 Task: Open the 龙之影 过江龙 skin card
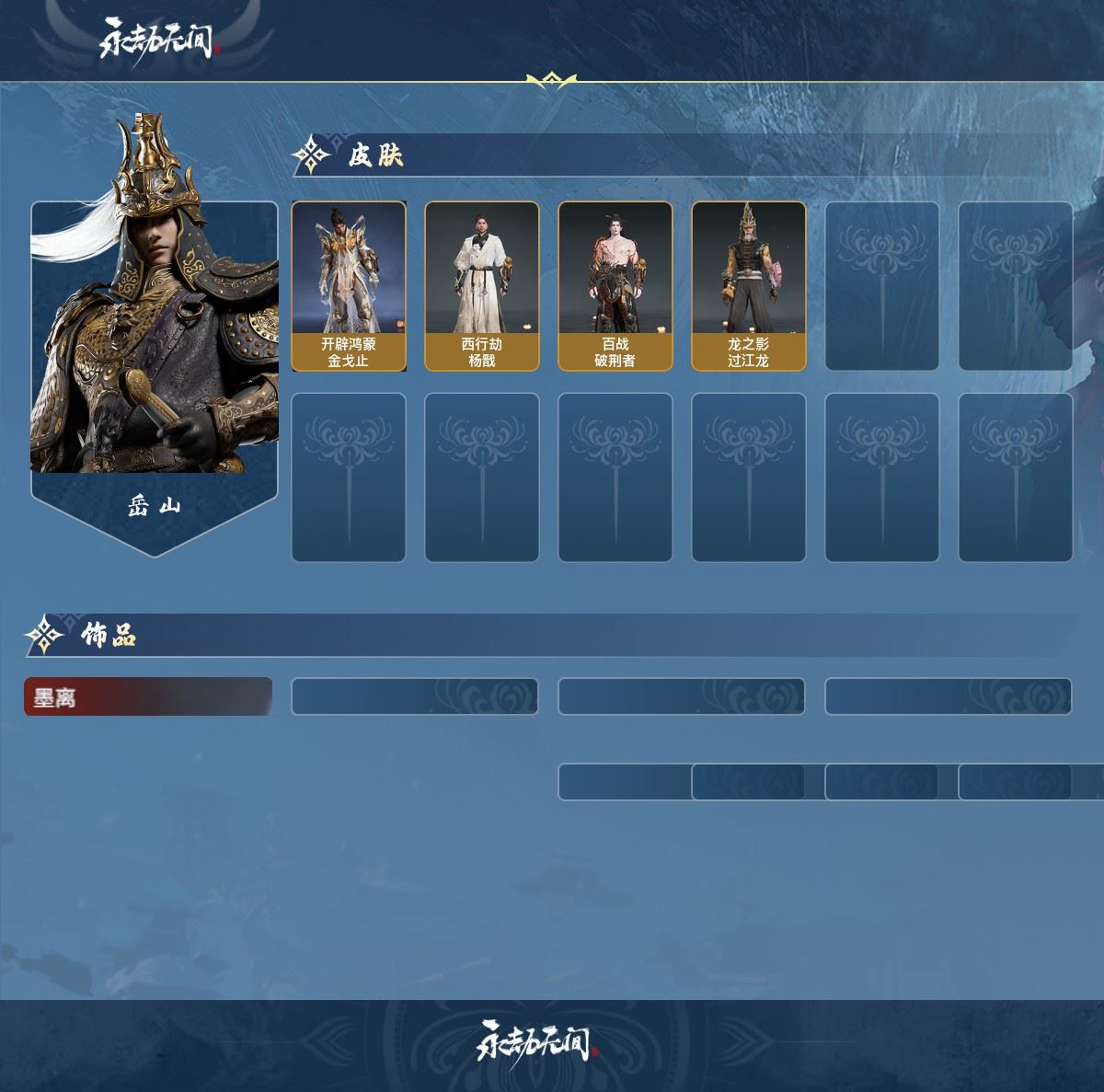[x=748, y=286]
